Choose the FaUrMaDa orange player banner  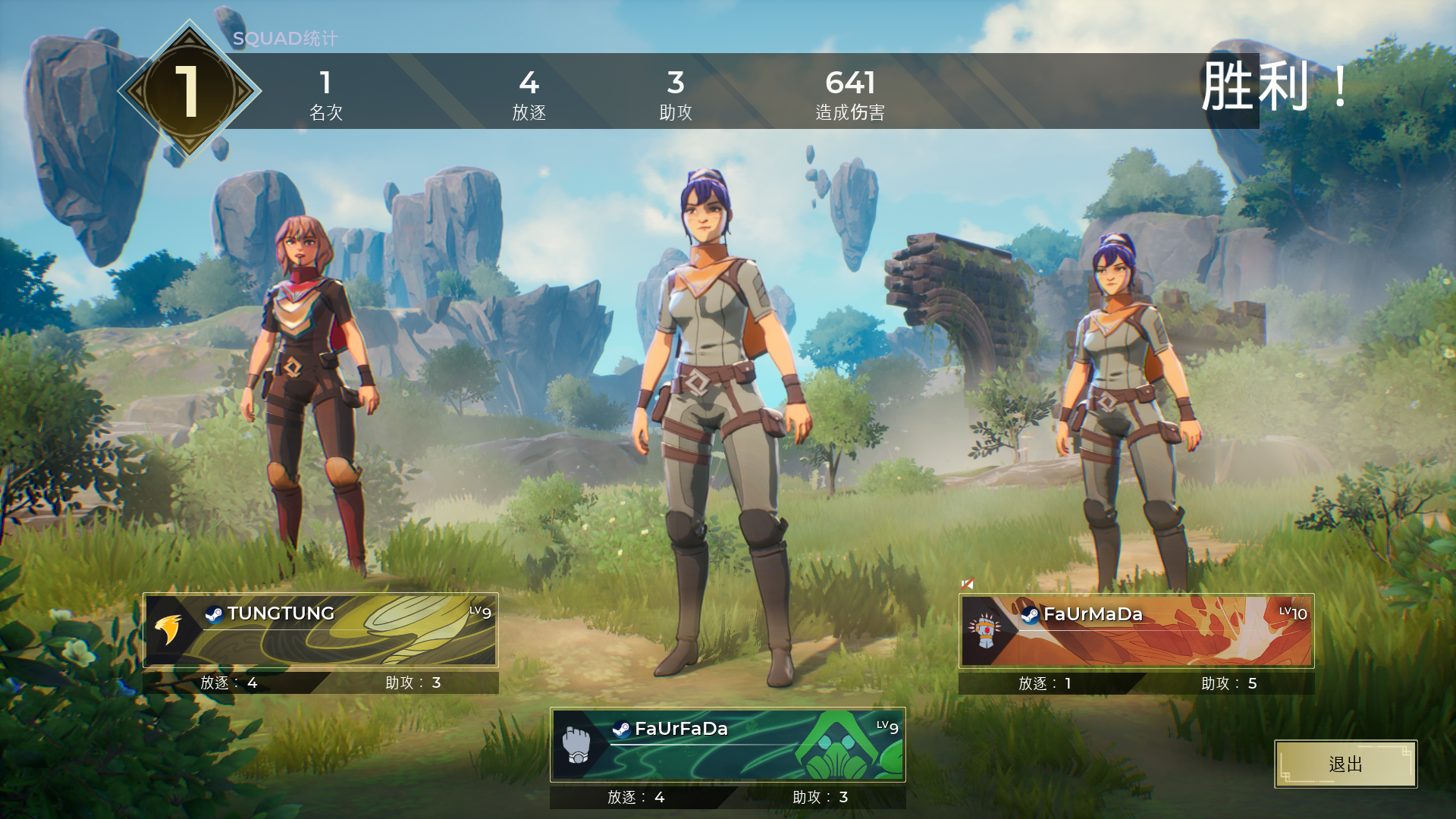[1136, 631]
